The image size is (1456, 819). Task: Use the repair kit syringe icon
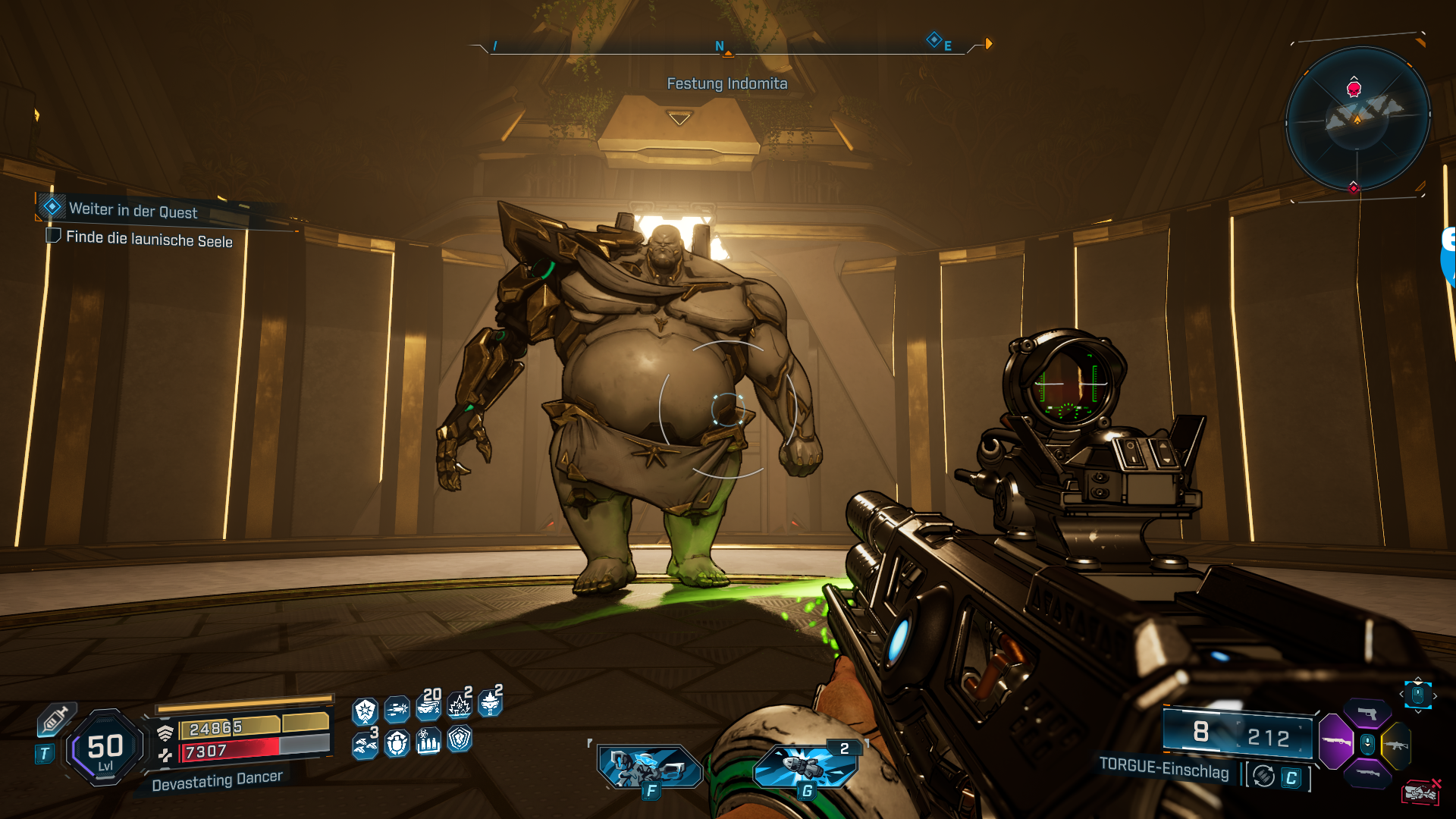pyautogui.click(x=55, y=720)
